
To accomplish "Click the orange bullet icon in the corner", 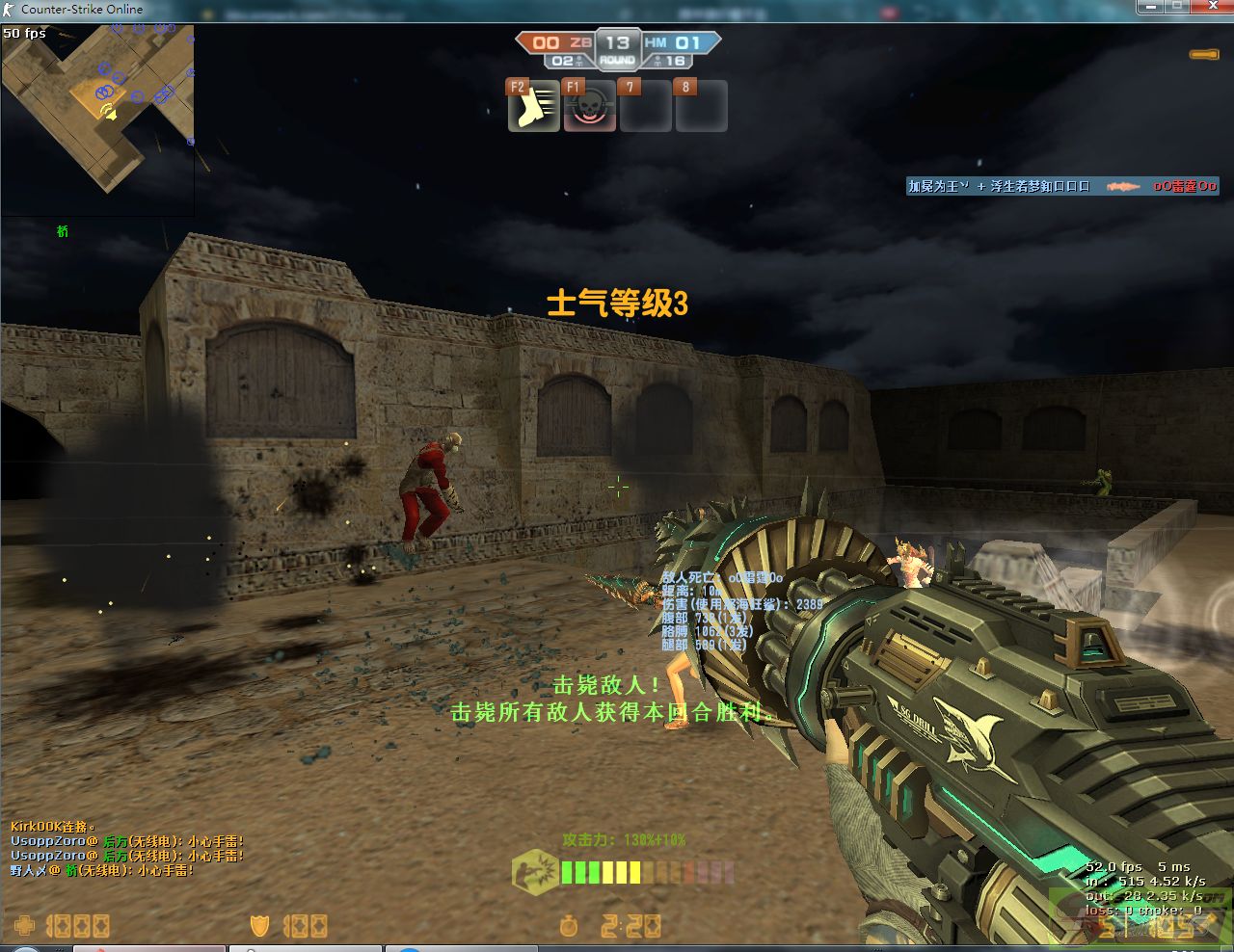I will [x=1203, y=55].
